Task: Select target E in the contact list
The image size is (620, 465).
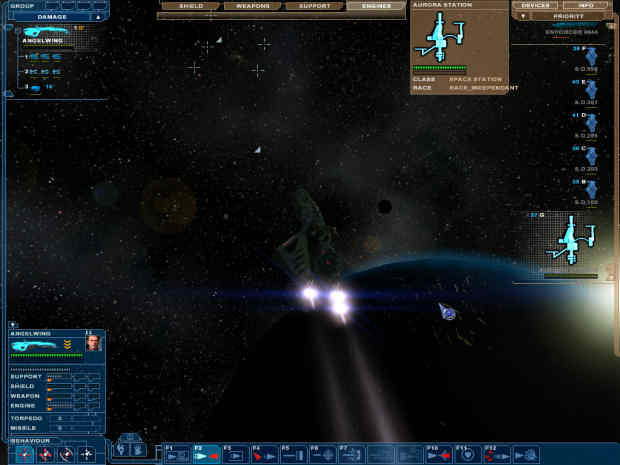Action: point(590,88)
